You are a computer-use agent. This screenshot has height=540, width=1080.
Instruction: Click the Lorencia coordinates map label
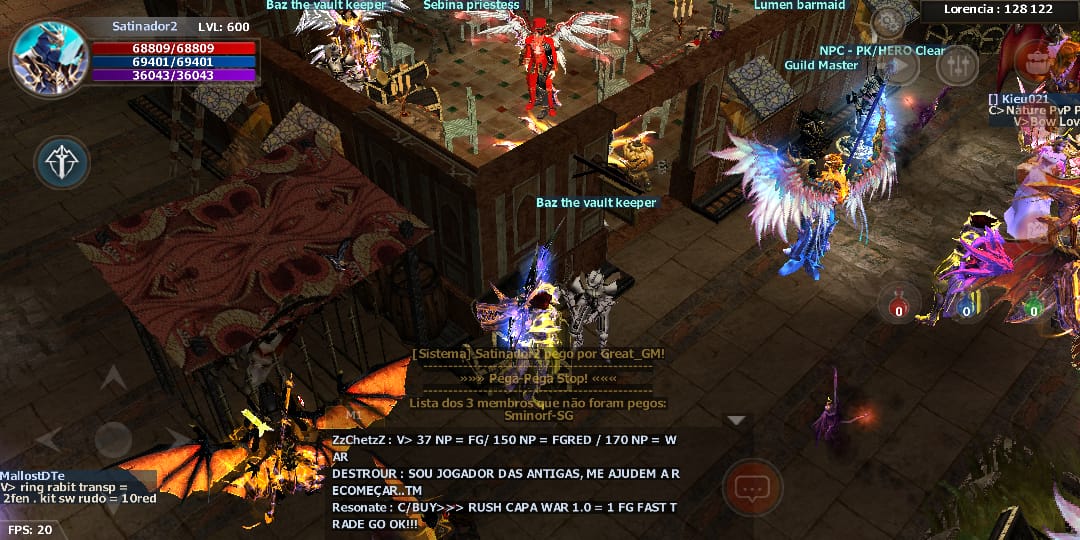[998, 9]
